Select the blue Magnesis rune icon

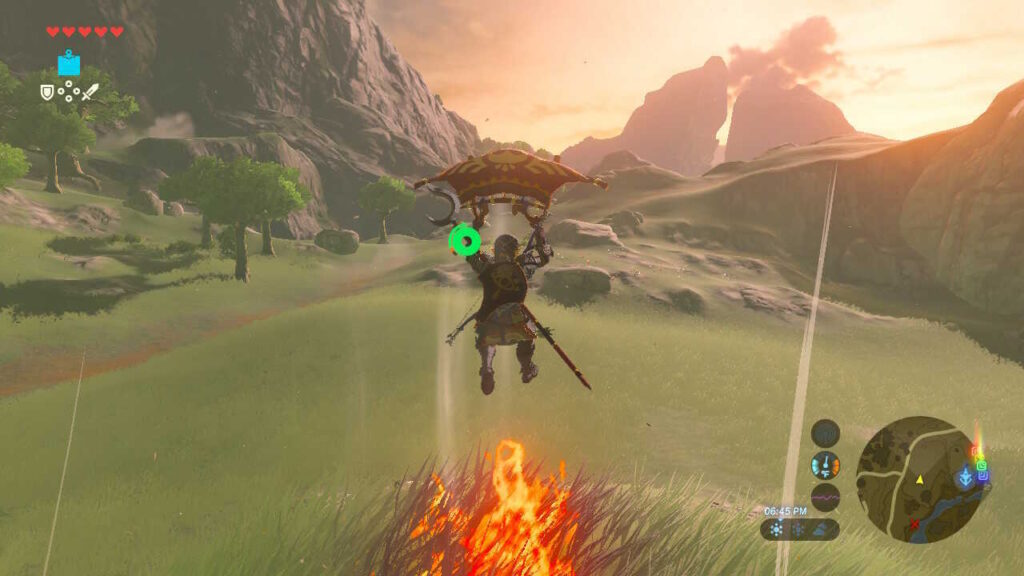tap(69, 65)
